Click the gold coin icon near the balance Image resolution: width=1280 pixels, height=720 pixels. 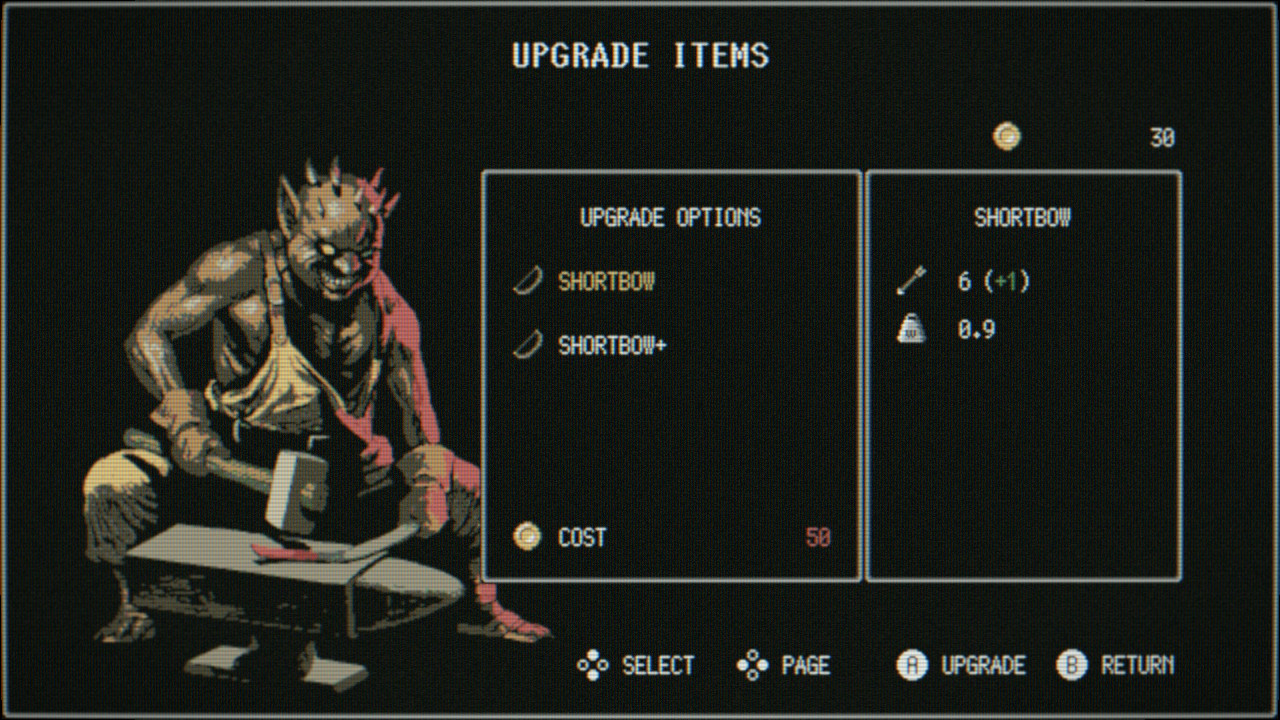[1006, 136]
